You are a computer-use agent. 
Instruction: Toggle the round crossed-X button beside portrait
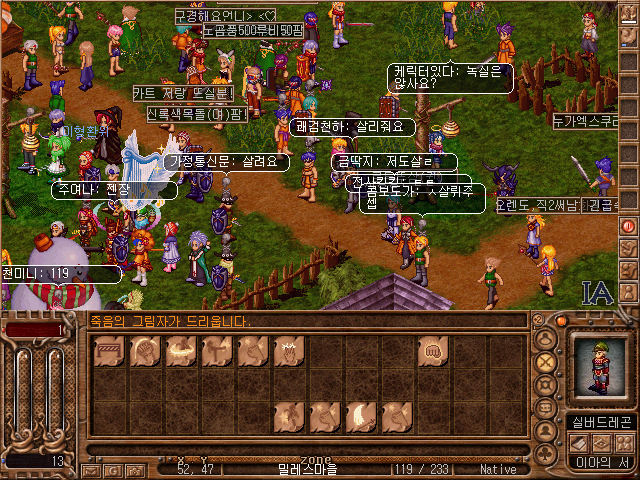pos(546,362)
